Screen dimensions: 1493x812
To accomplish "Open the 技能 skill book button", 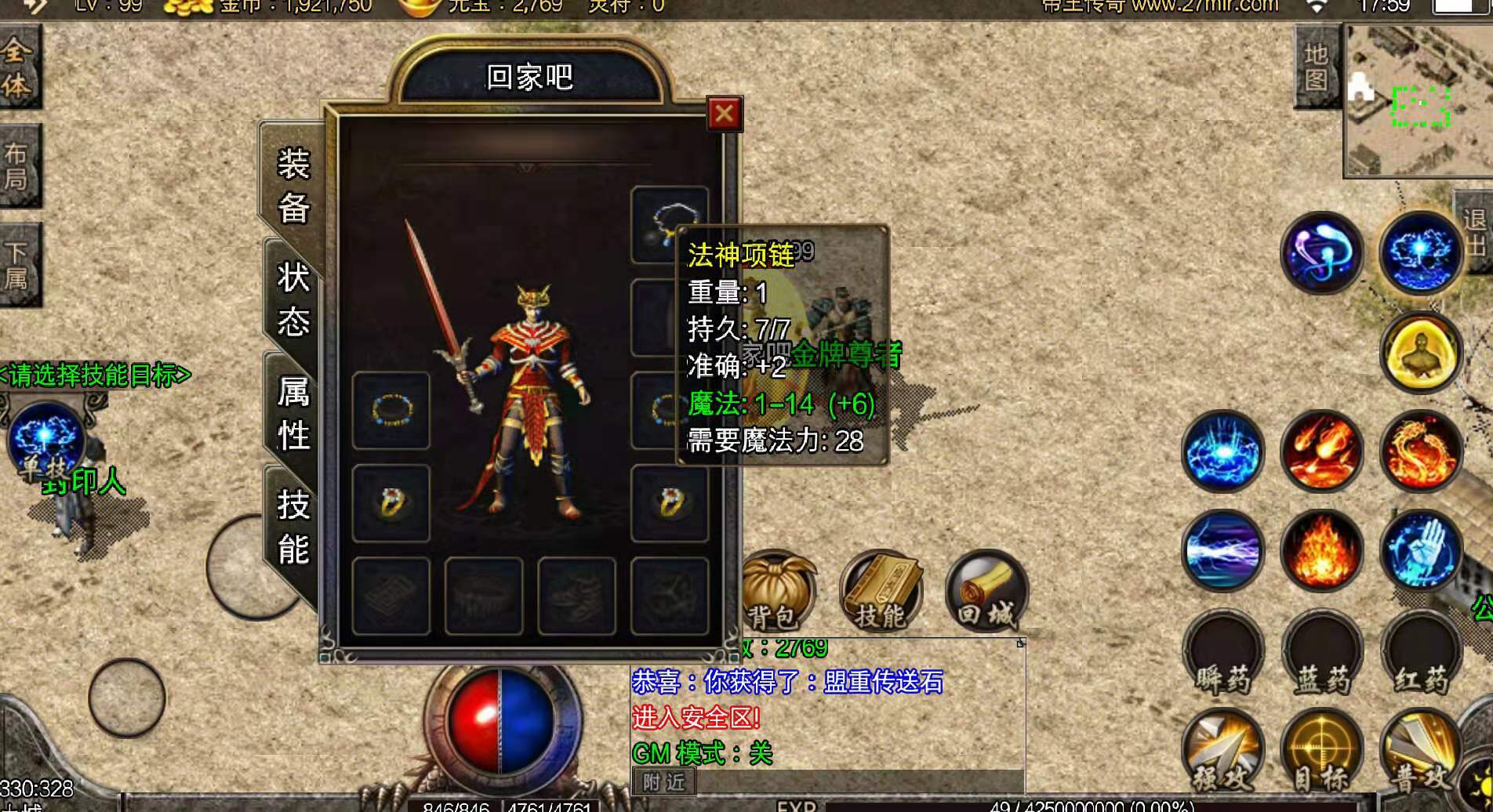I will (x=881, y=593).
